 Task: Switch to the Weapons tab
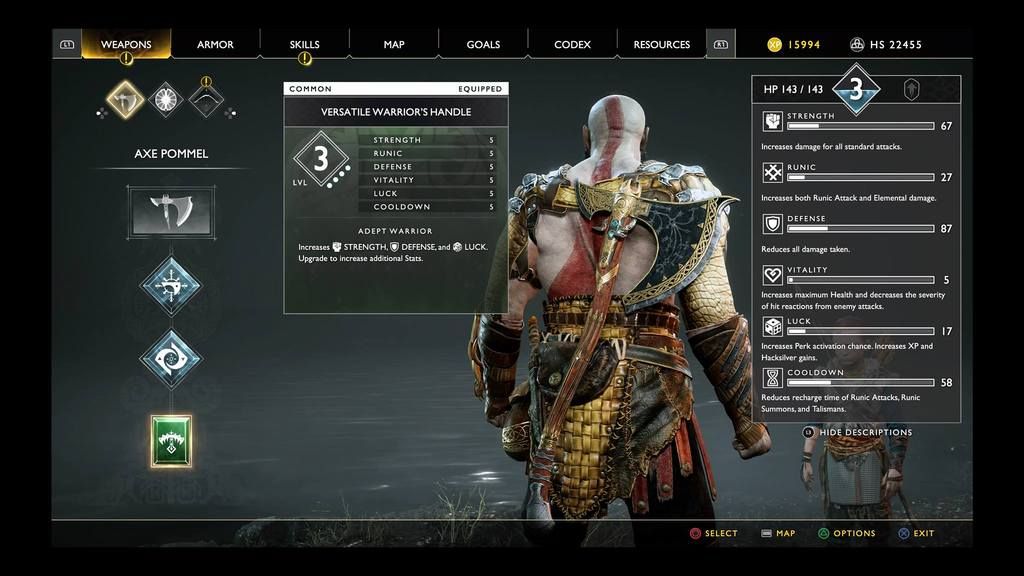(x=126, y=45)
